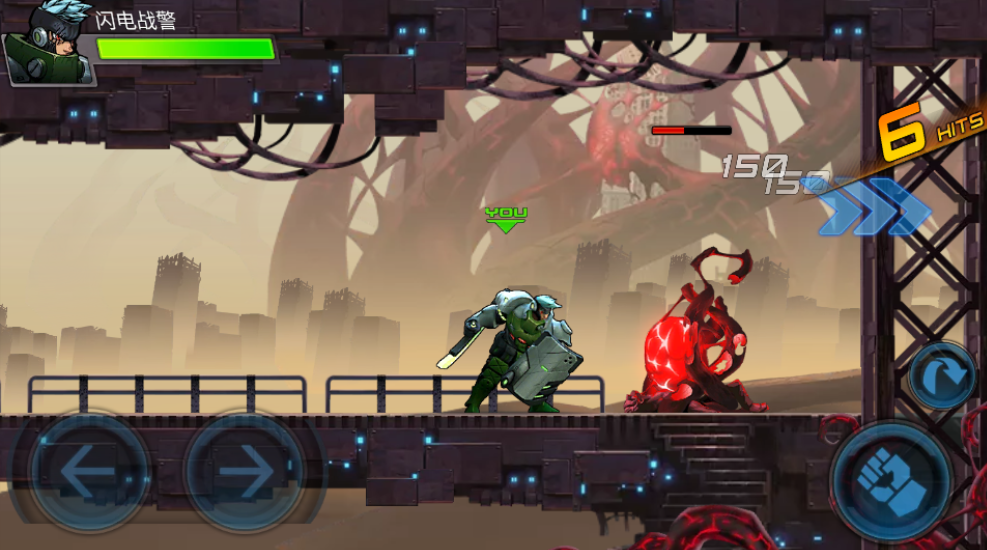
Task: Tap the left arrow movement button
Action: 89,472
